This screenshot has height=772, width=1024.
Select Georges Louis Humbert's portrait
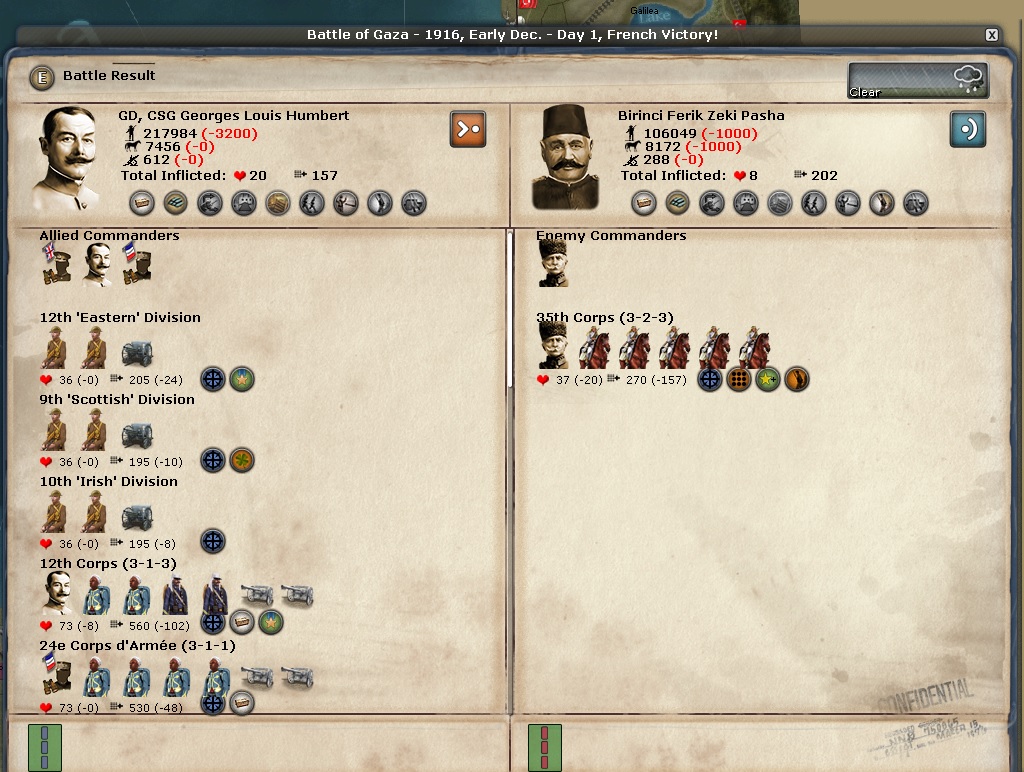pyautogui.click(x=70, y=158)
